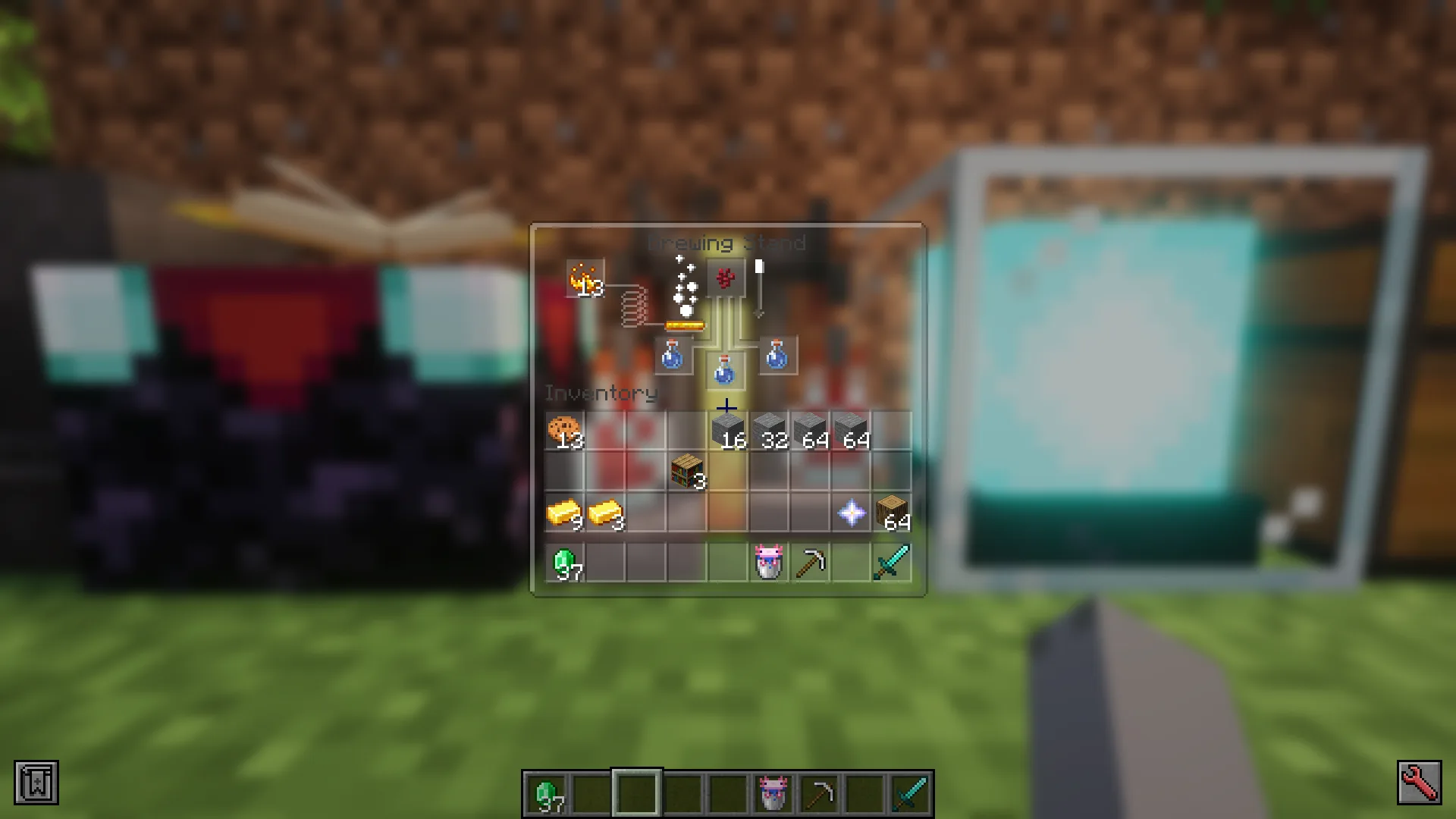Click the orange brewing fuel bar

point(685,325)
